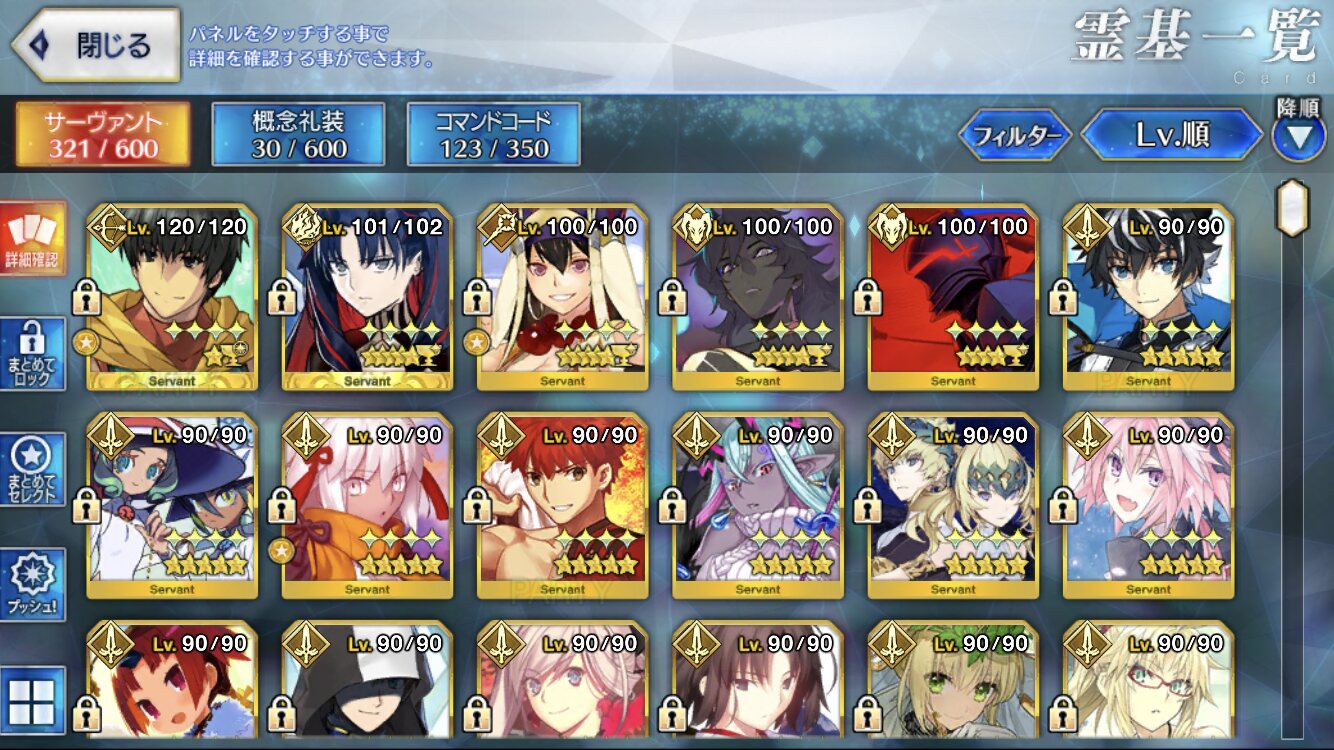Click the プッシュ! button
The width and height of the screenshot is (1334, 750).
coord(32,585)
